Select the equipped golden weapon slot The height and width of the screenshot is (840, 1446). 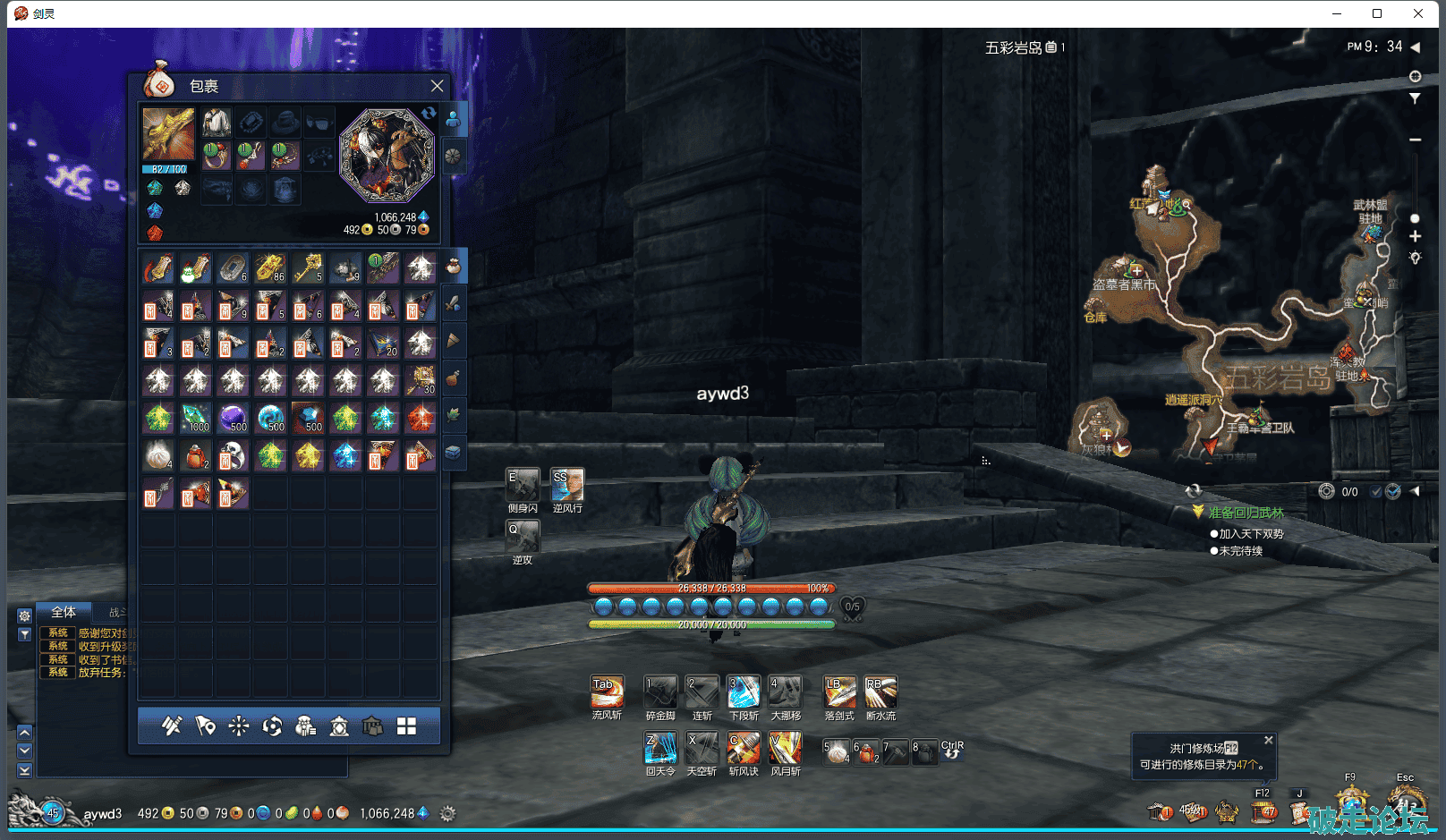(x=168, y=134)
